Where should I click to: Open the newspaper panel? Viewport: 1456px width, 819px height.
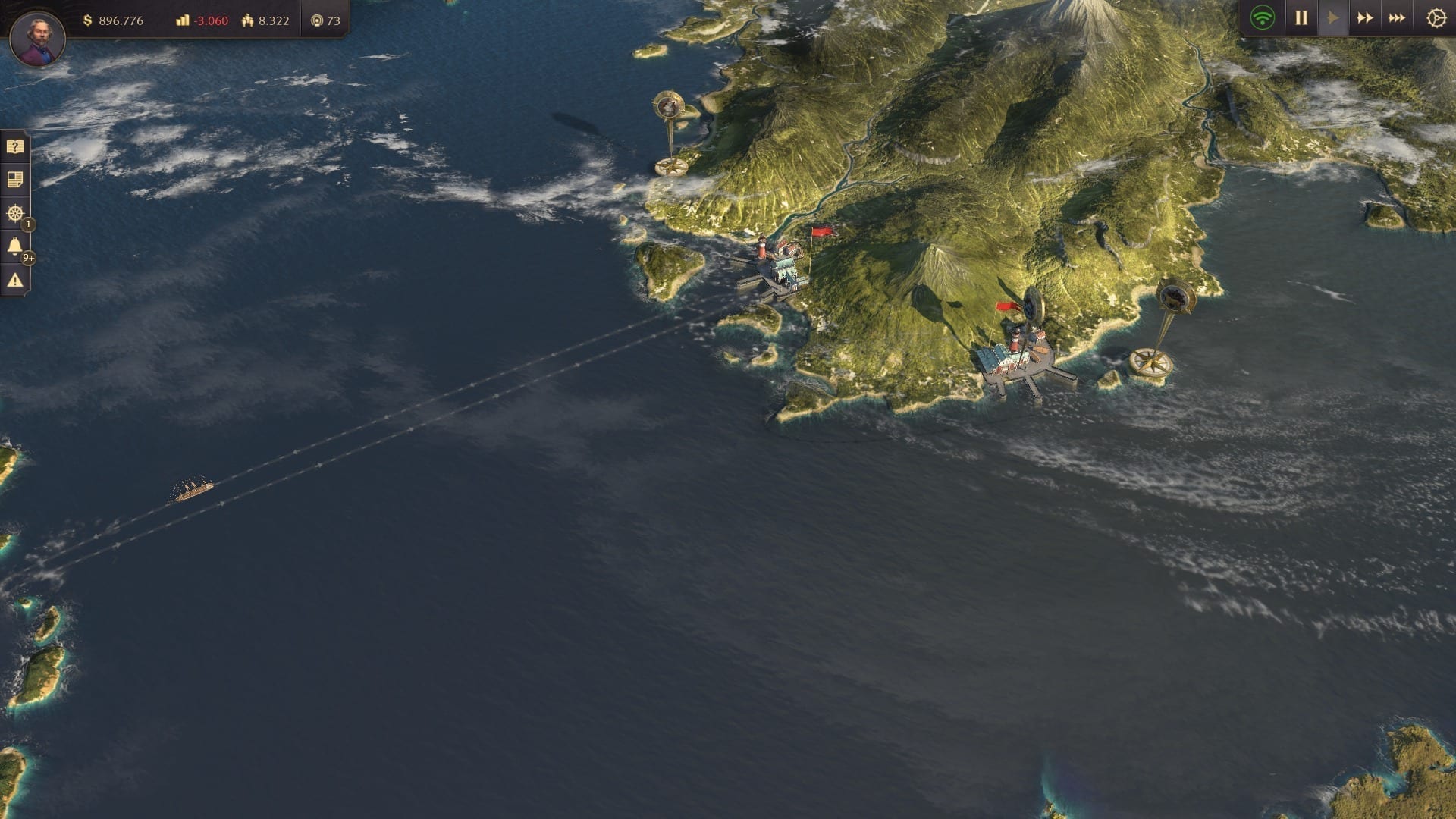pyautogui.click(x=15, y=180)
